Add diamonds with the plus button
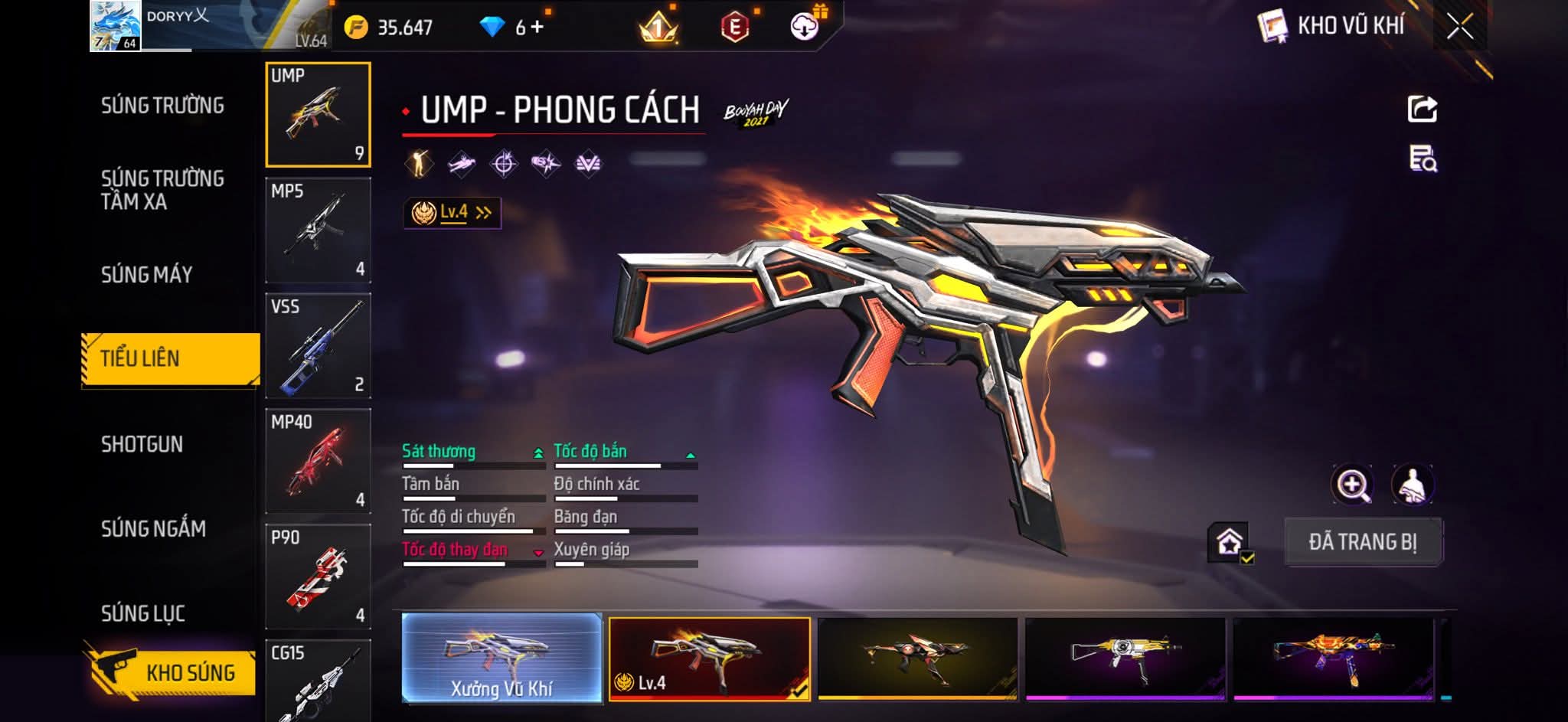 point(537,28)
